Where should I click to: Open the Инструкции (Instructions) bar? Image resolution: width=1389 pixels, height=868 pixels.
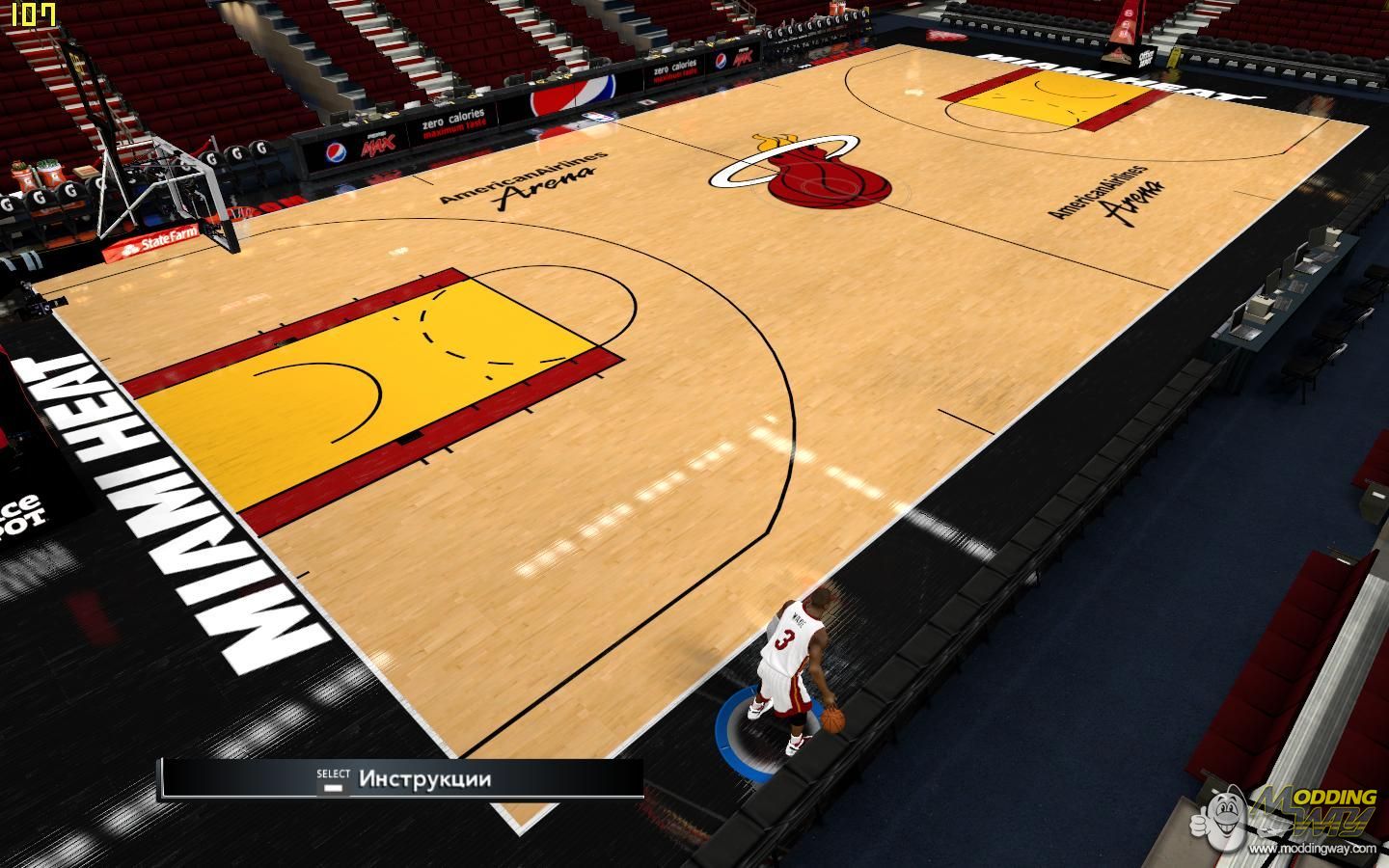(x=424, y=779)
